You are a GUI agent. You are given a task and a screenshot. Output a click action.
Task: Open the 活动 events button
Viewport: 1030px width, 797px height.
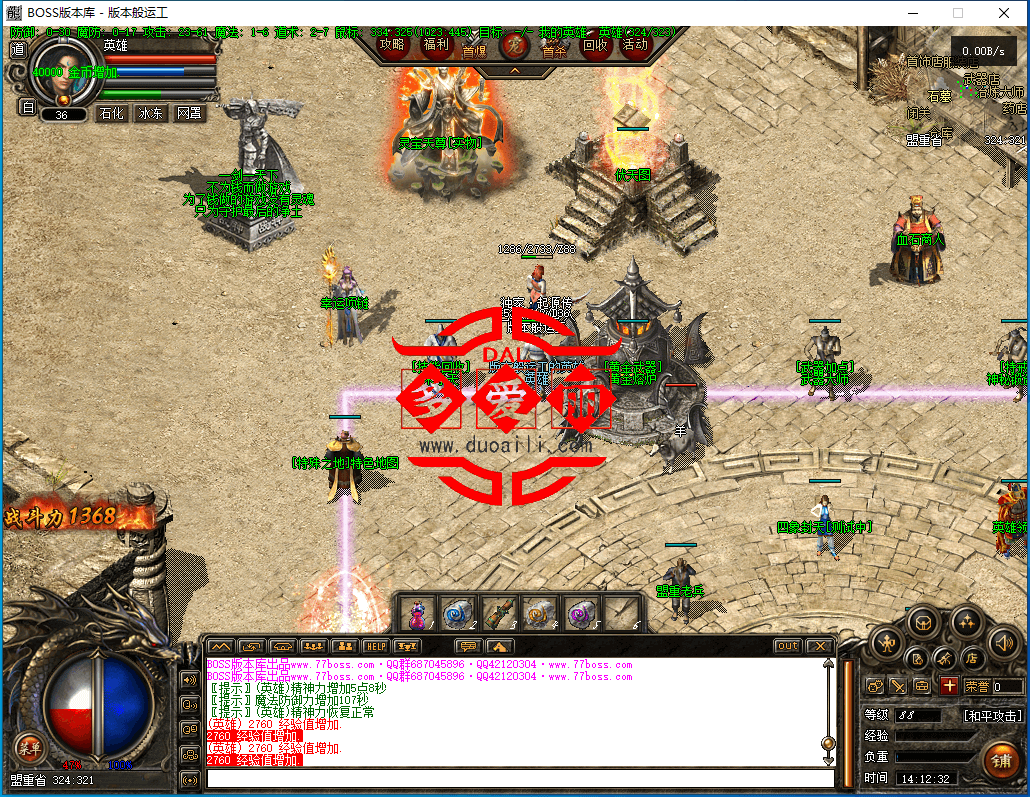635,45
